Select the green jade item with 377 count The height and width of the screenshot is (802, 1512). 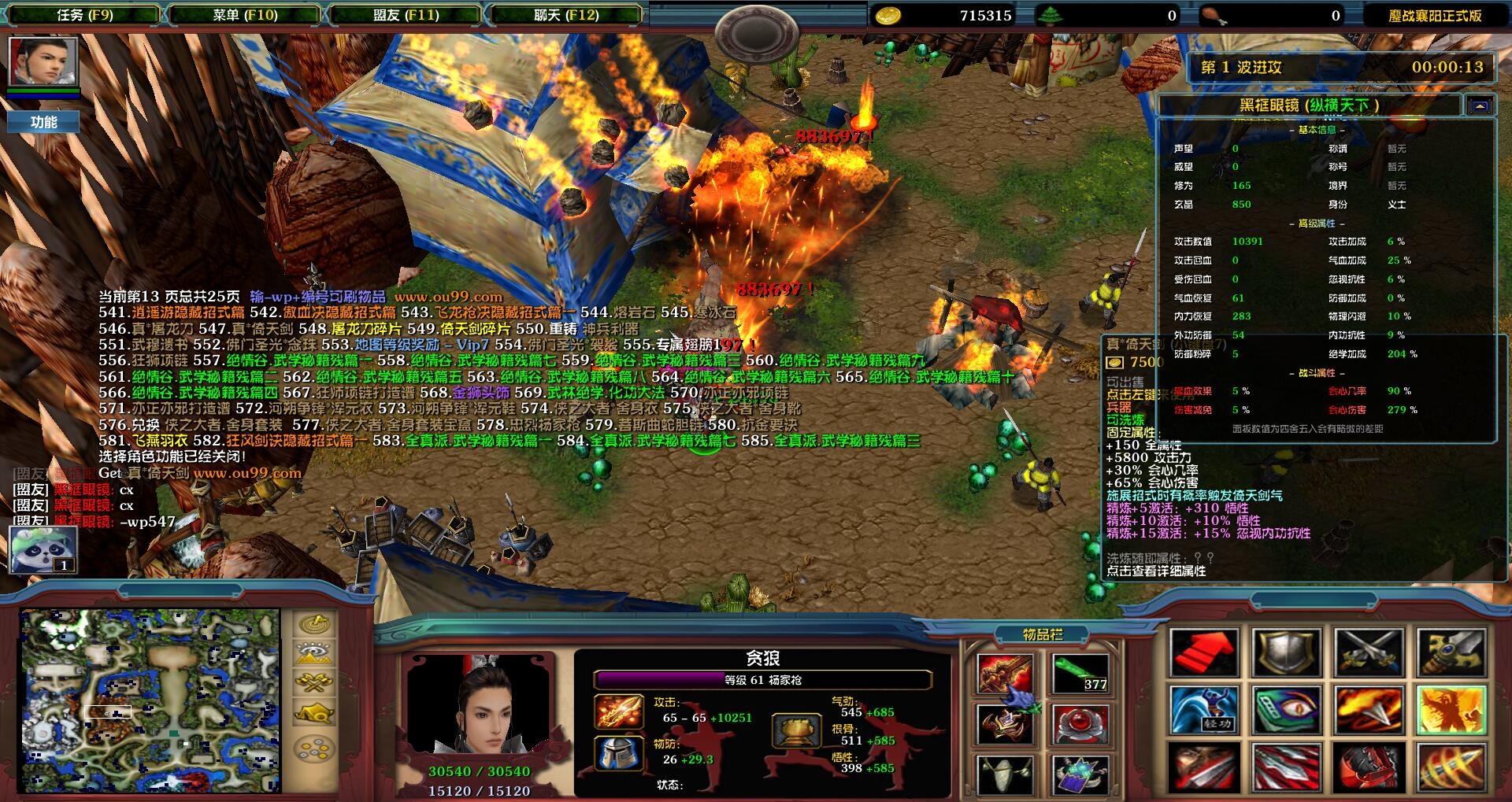point(1079,674)
